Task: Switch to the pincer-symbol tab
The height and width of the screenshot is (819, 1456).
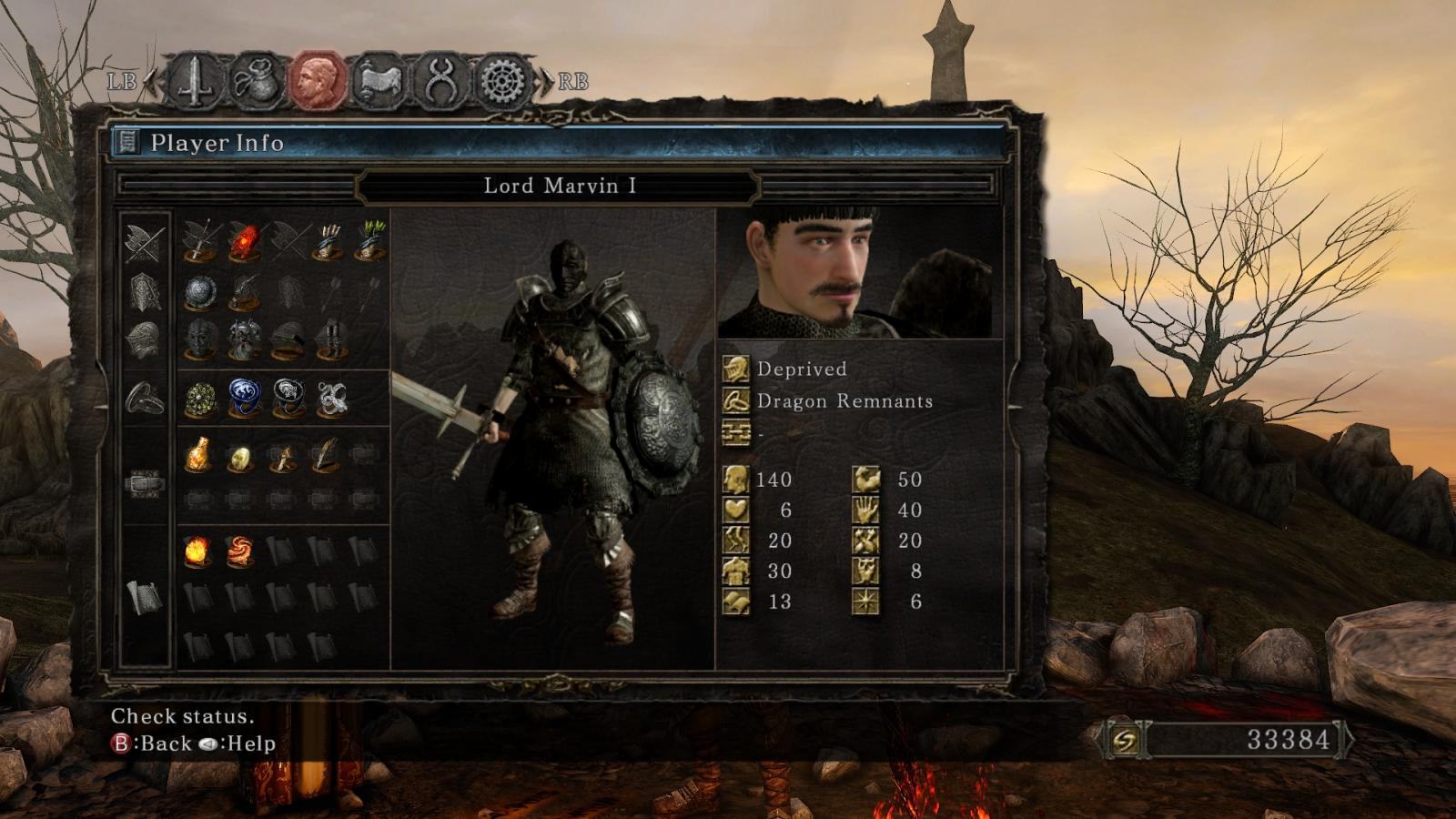Action: click(x=440, y=82)
